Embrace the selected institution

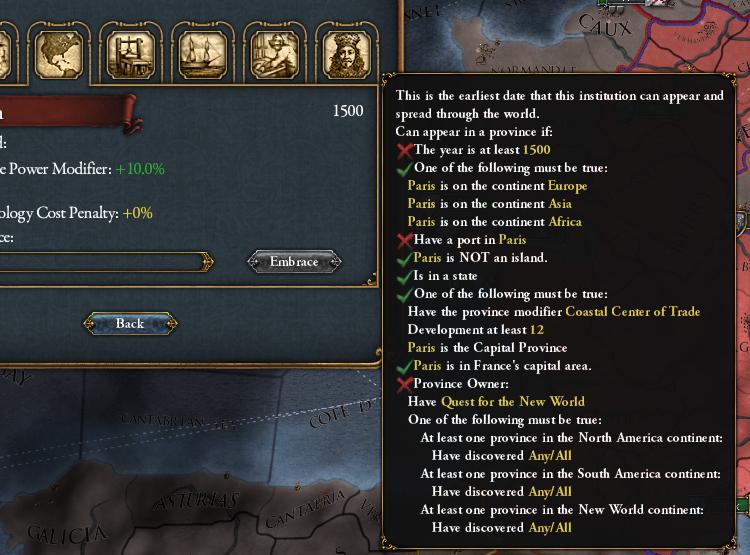[294, 262]
